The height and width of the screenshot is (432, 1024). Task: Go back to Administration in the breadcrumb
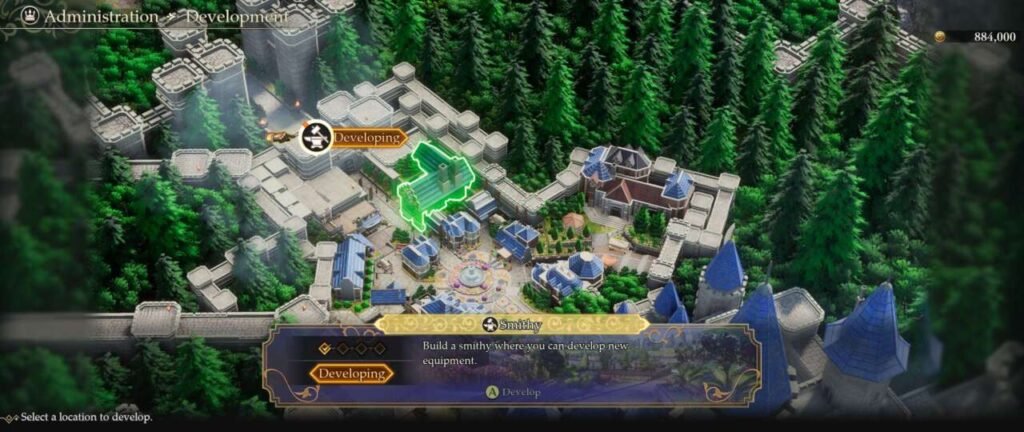(x=102, y=17)
